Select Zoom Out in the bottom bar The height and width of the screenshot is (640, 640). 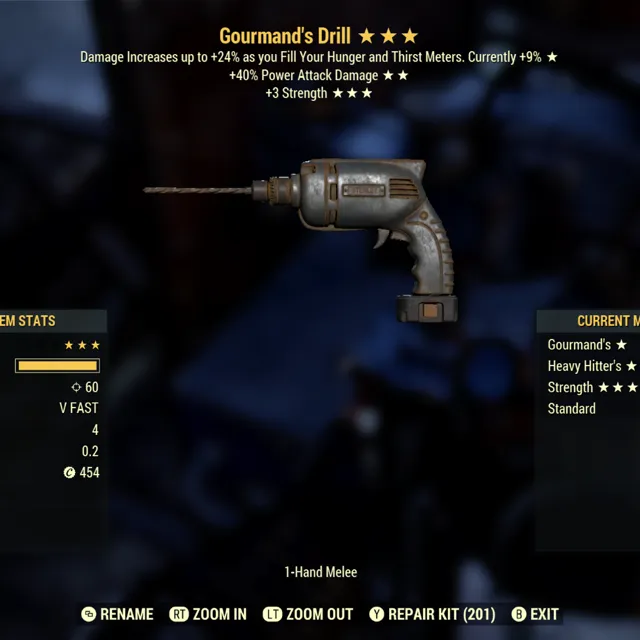coord(307,614)
